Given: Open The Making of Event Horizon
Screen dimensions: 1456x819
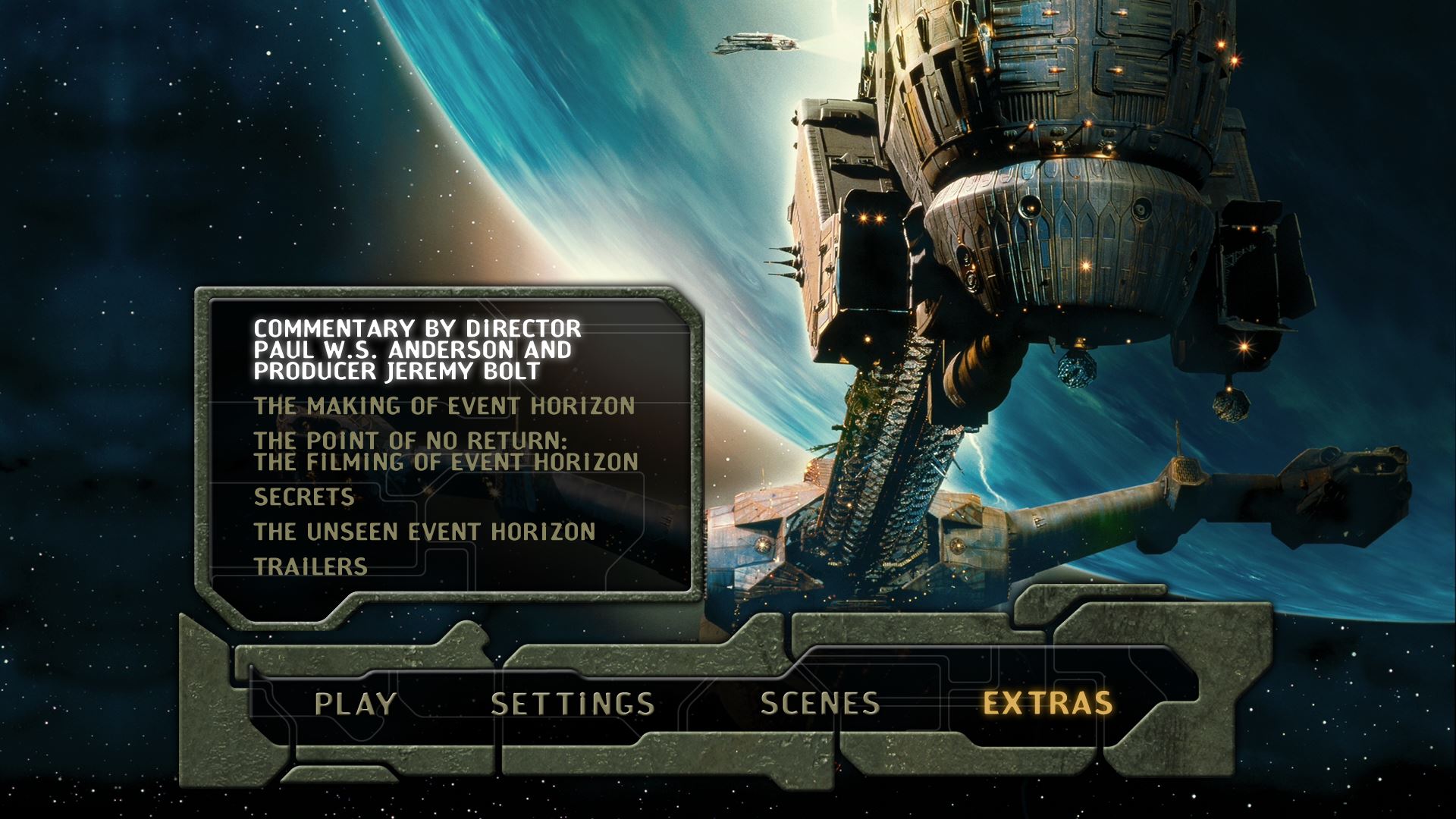Looking at the screenshot, I should (444, 406).
